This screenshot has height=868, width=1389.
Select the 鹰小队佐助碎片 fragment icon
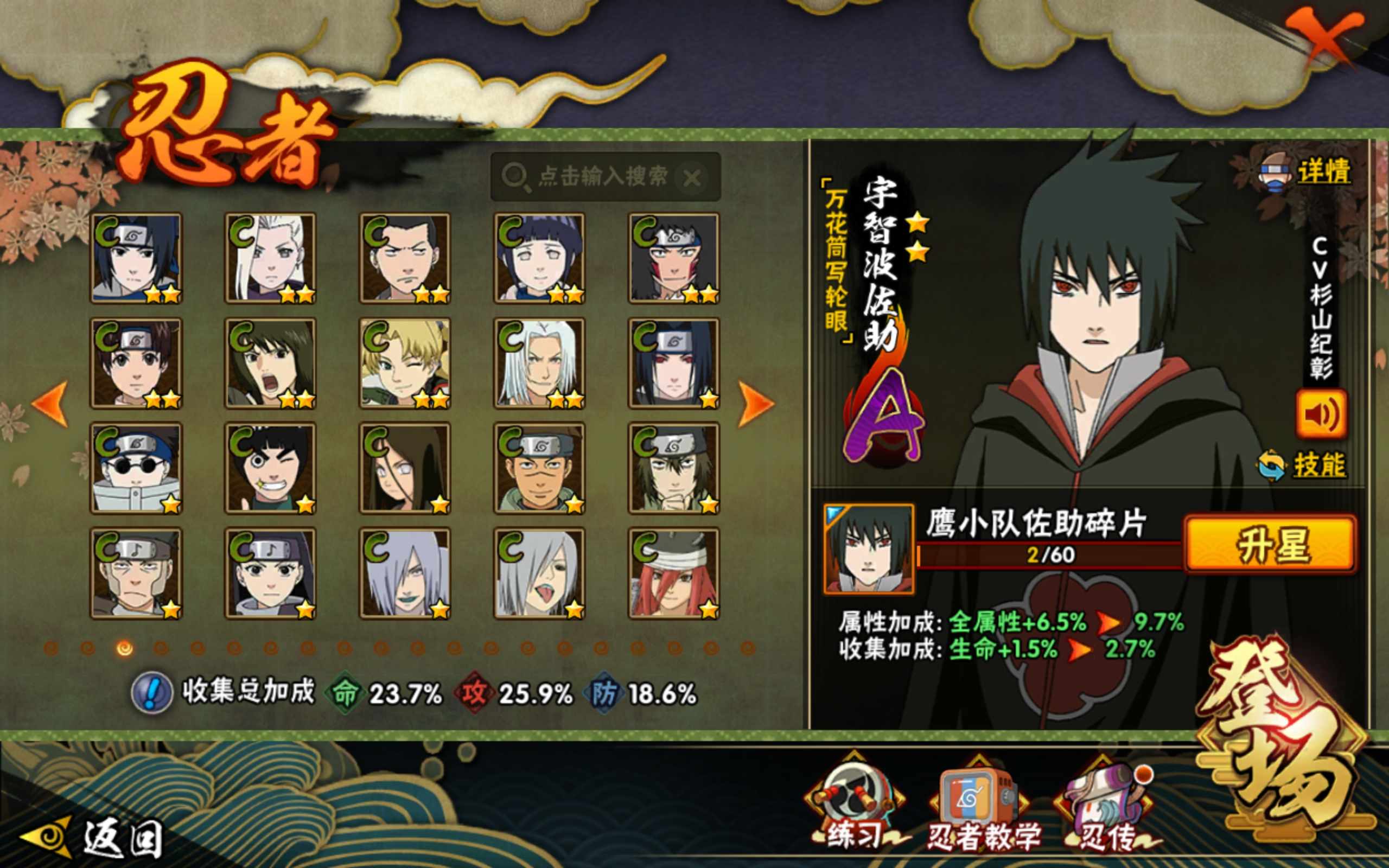pos(869,549)
